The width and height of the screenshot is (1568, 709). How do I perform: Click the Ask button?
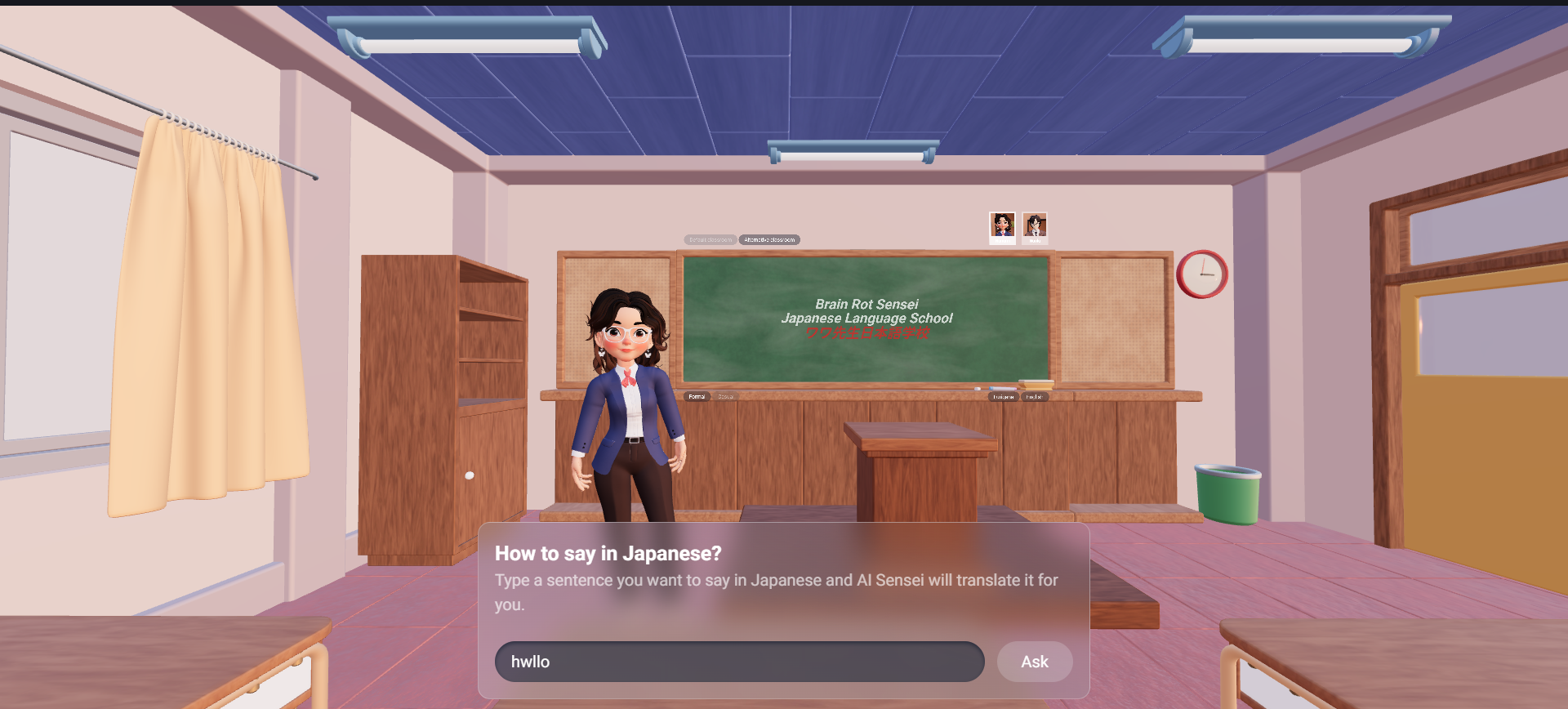1034,662
